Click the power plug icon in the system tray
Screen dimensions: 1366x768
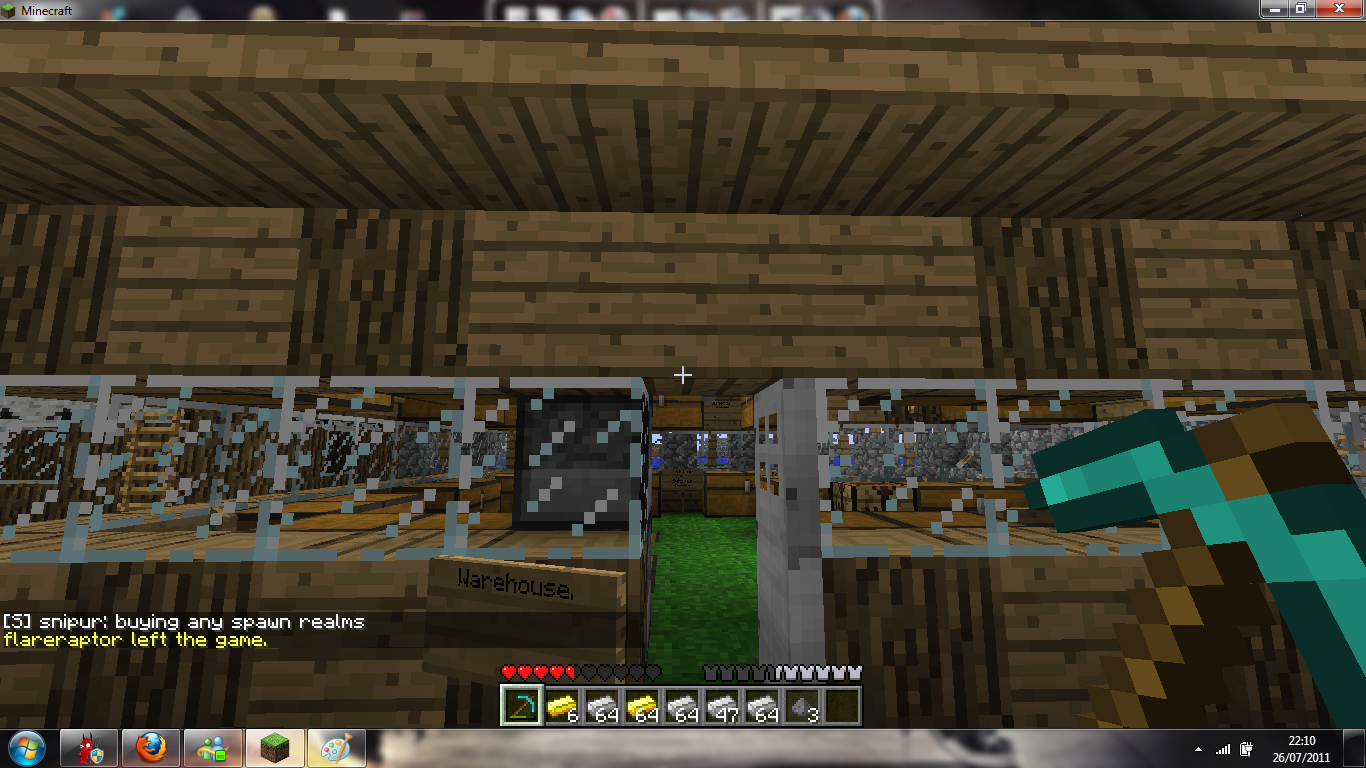(1244, 751)
